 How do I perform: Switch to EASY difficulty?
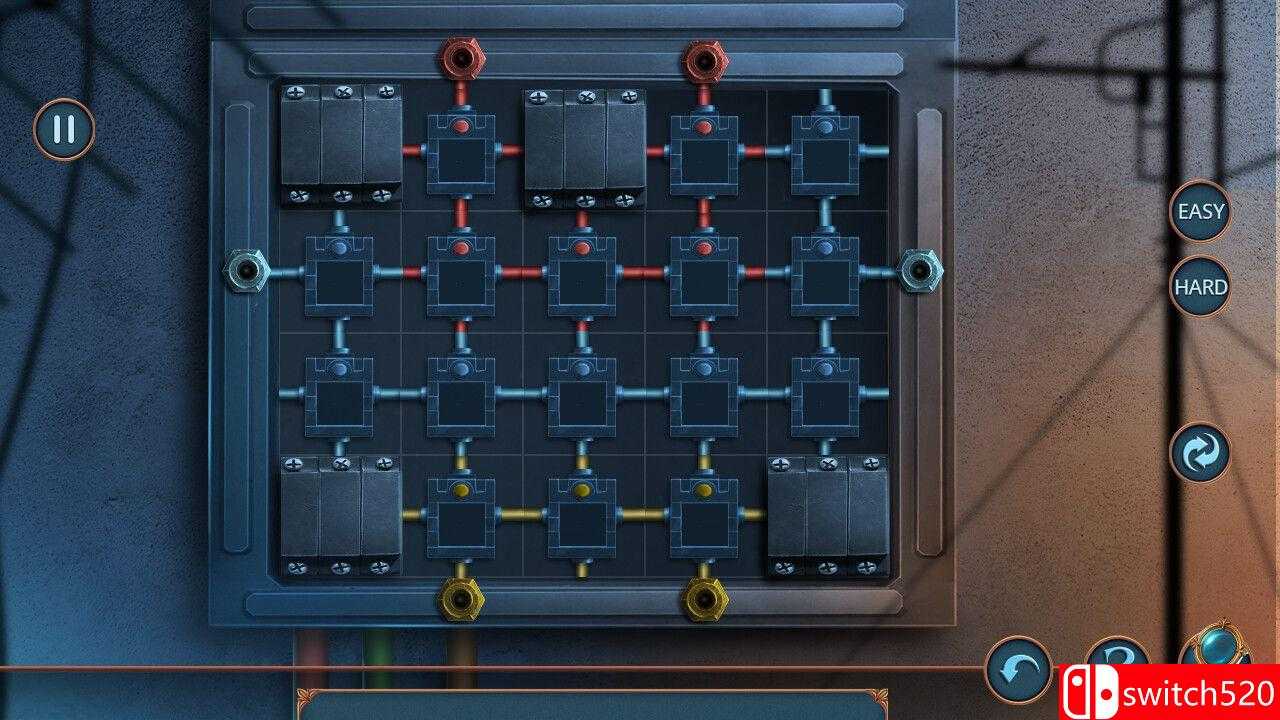coord(1199,213)
